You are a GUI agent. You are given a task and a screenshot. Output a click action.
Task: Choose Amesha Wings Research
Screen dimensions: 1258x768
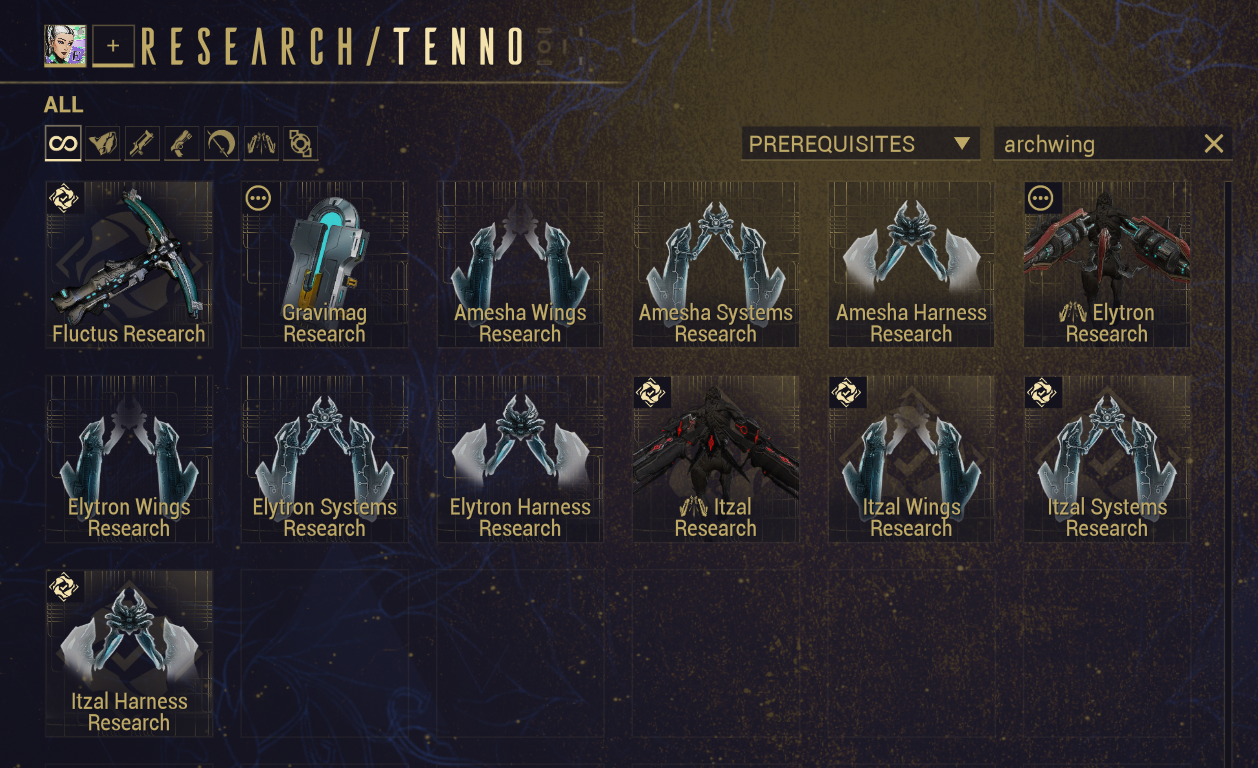(520, 264)
